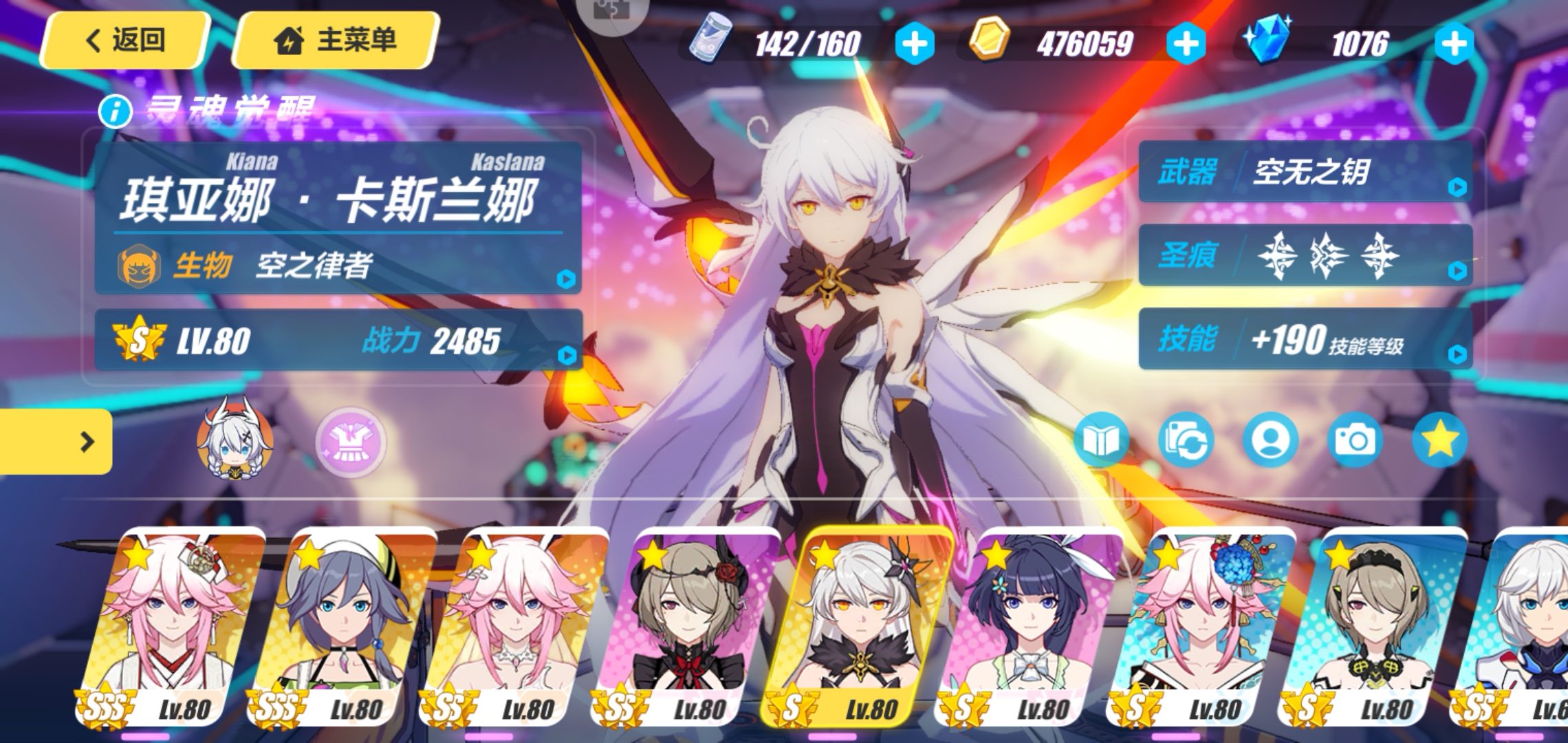Screen dimensions: 1568x743
Task: Open the 圣痕 stigmata panel
Action: [x=1305, y=256]
